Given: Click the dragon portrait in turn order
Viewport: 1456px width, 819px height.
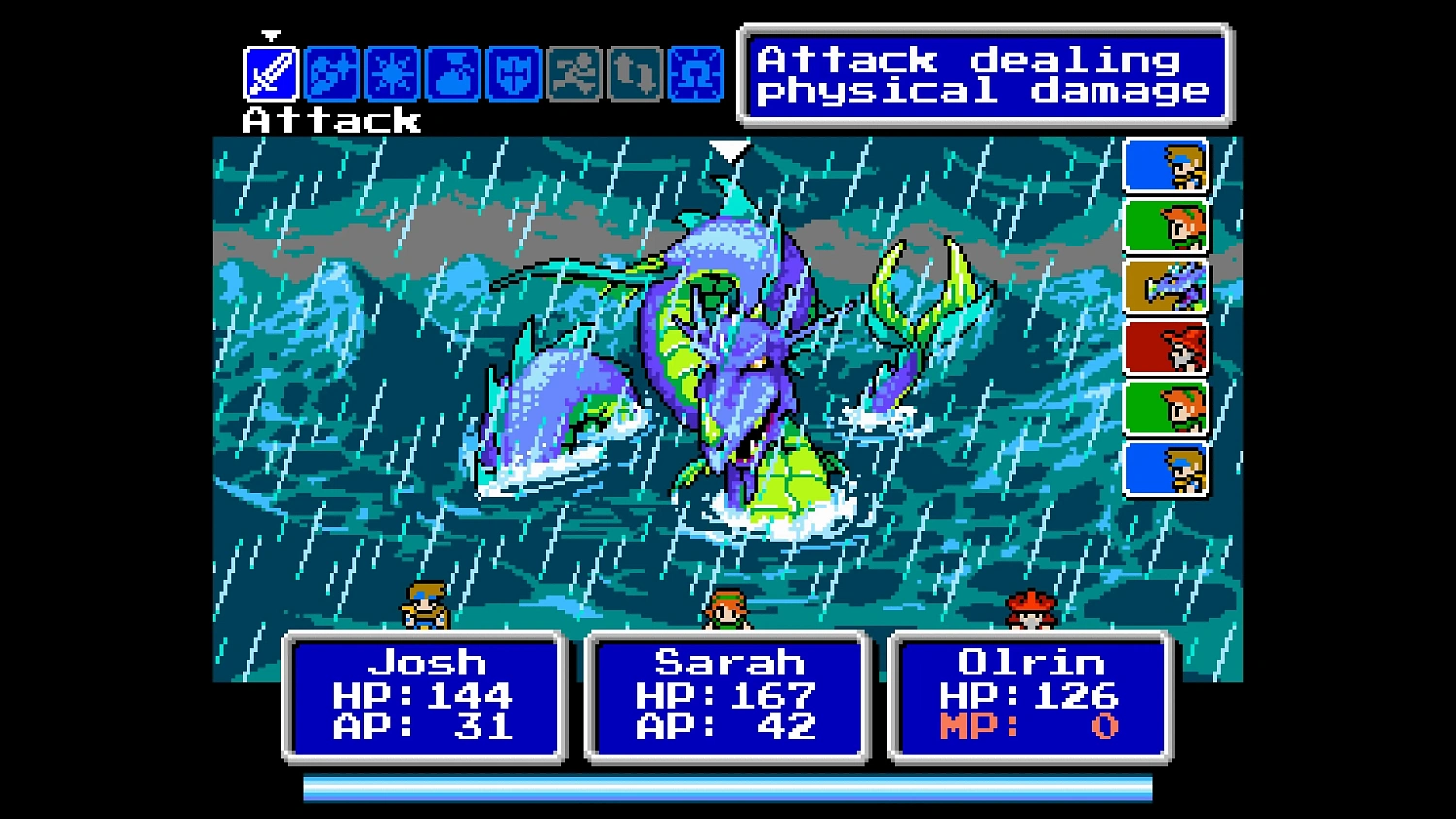Looking at the screenshot, I should 1165,286.
